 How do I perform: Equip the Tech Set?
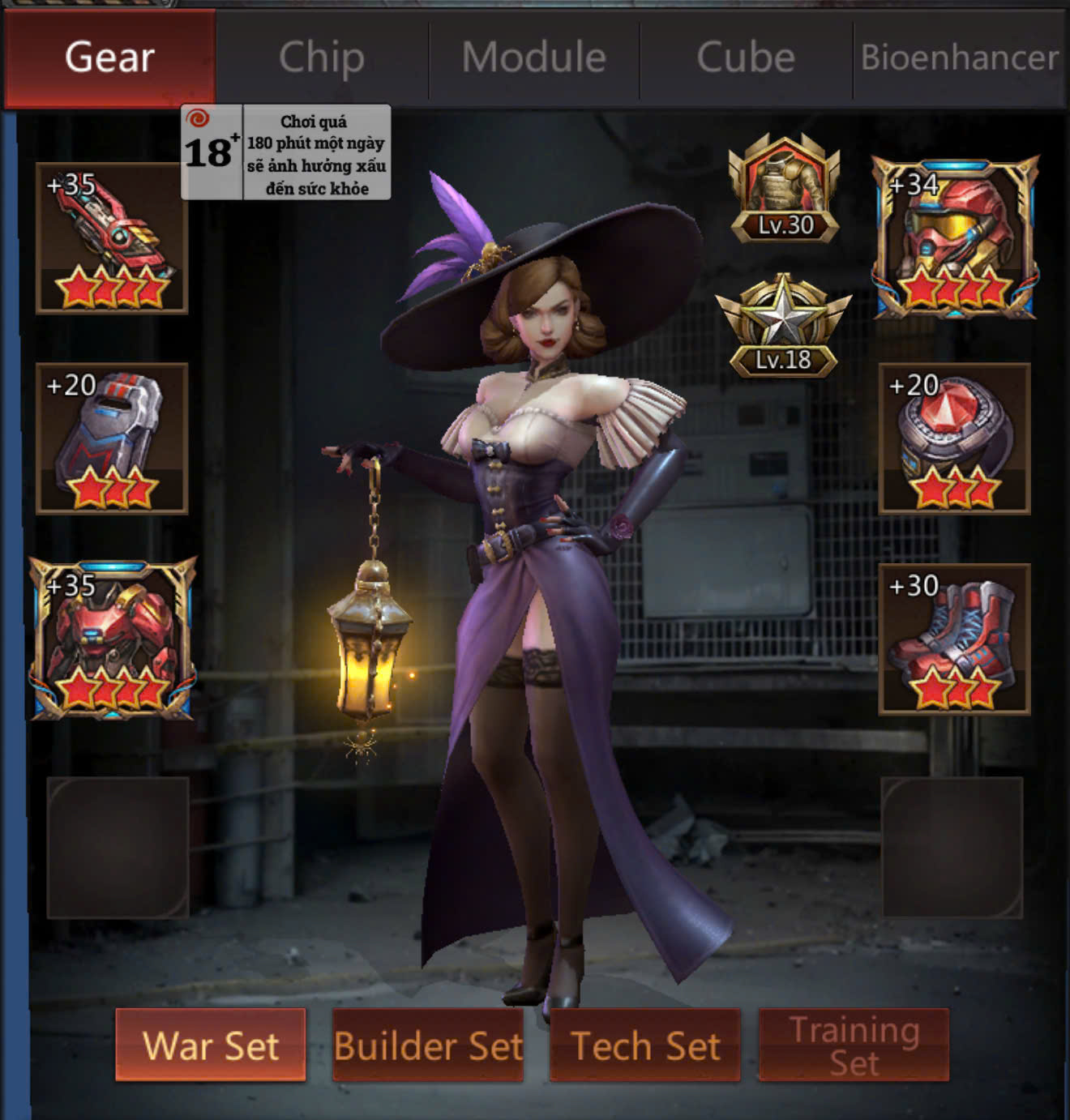[x=645, y=1045]
